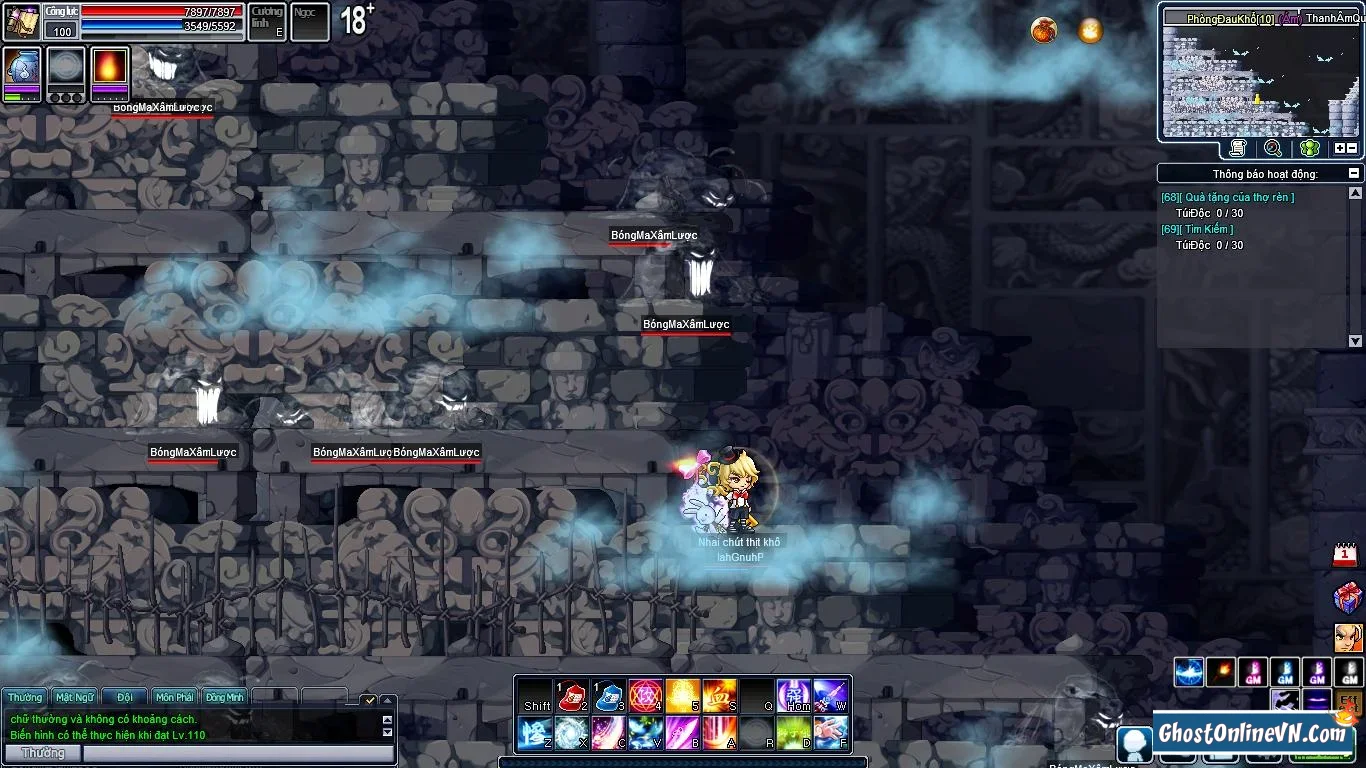Open the Đồng Minh alliance chat tab

tap(225, 697)
